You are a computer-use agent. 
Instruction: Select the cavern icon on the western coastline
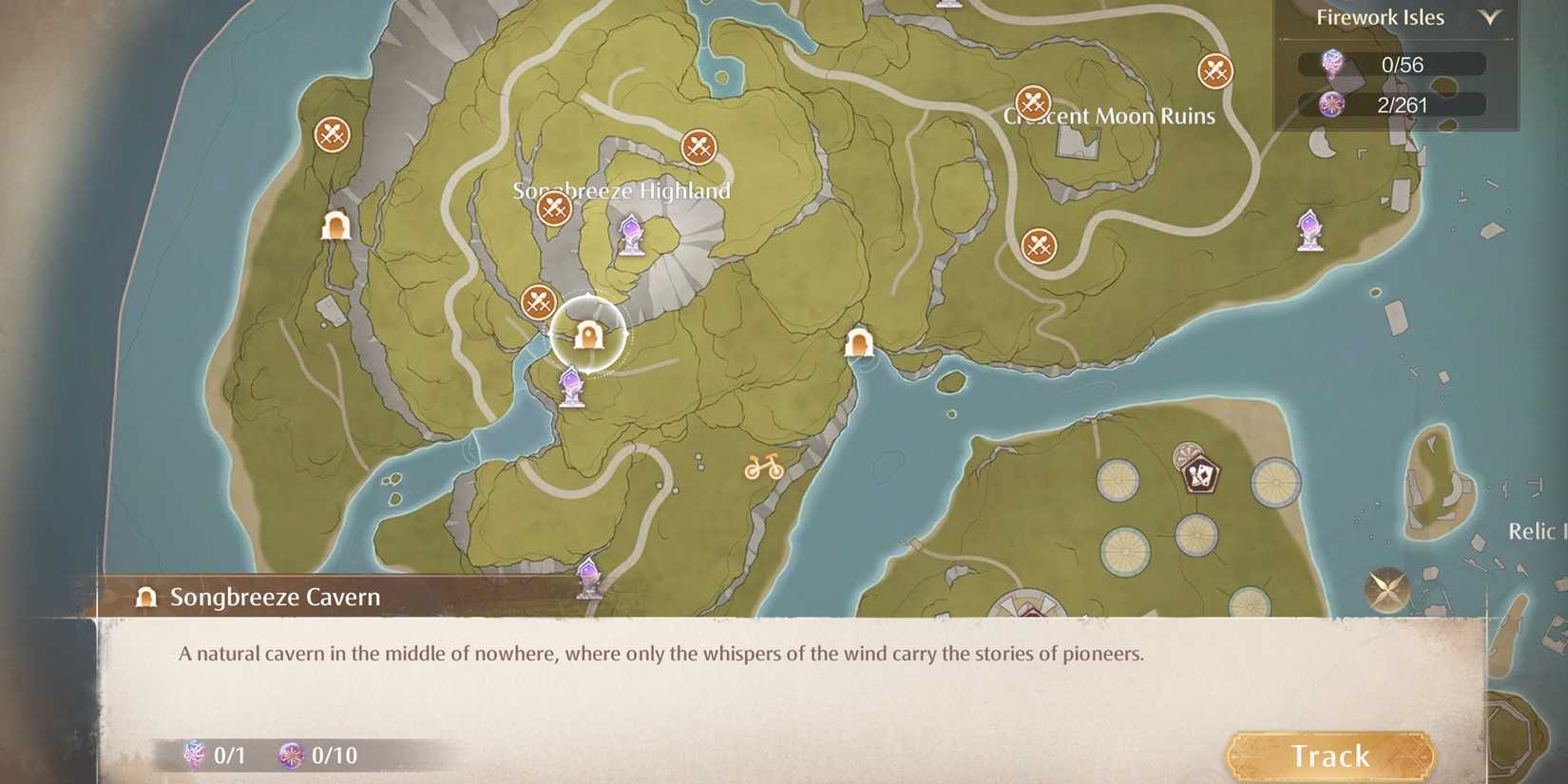coord(335,225)
